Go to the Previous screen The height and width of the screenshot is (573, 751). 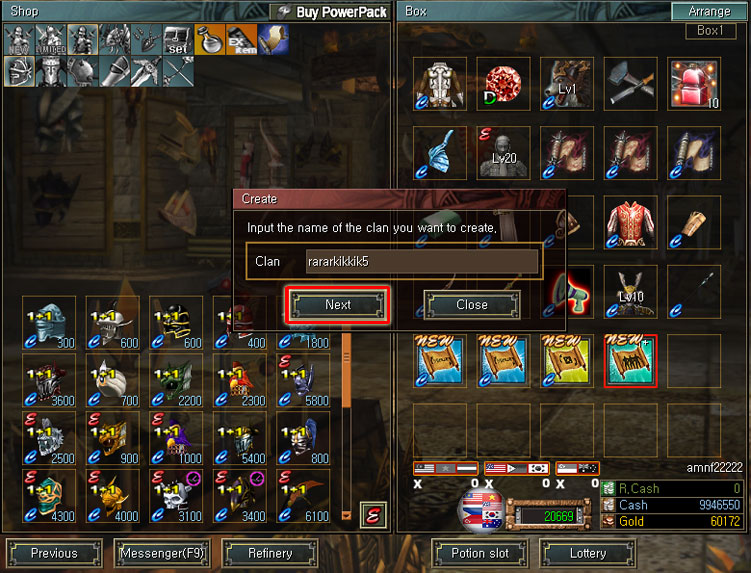(x=54, y=553)
